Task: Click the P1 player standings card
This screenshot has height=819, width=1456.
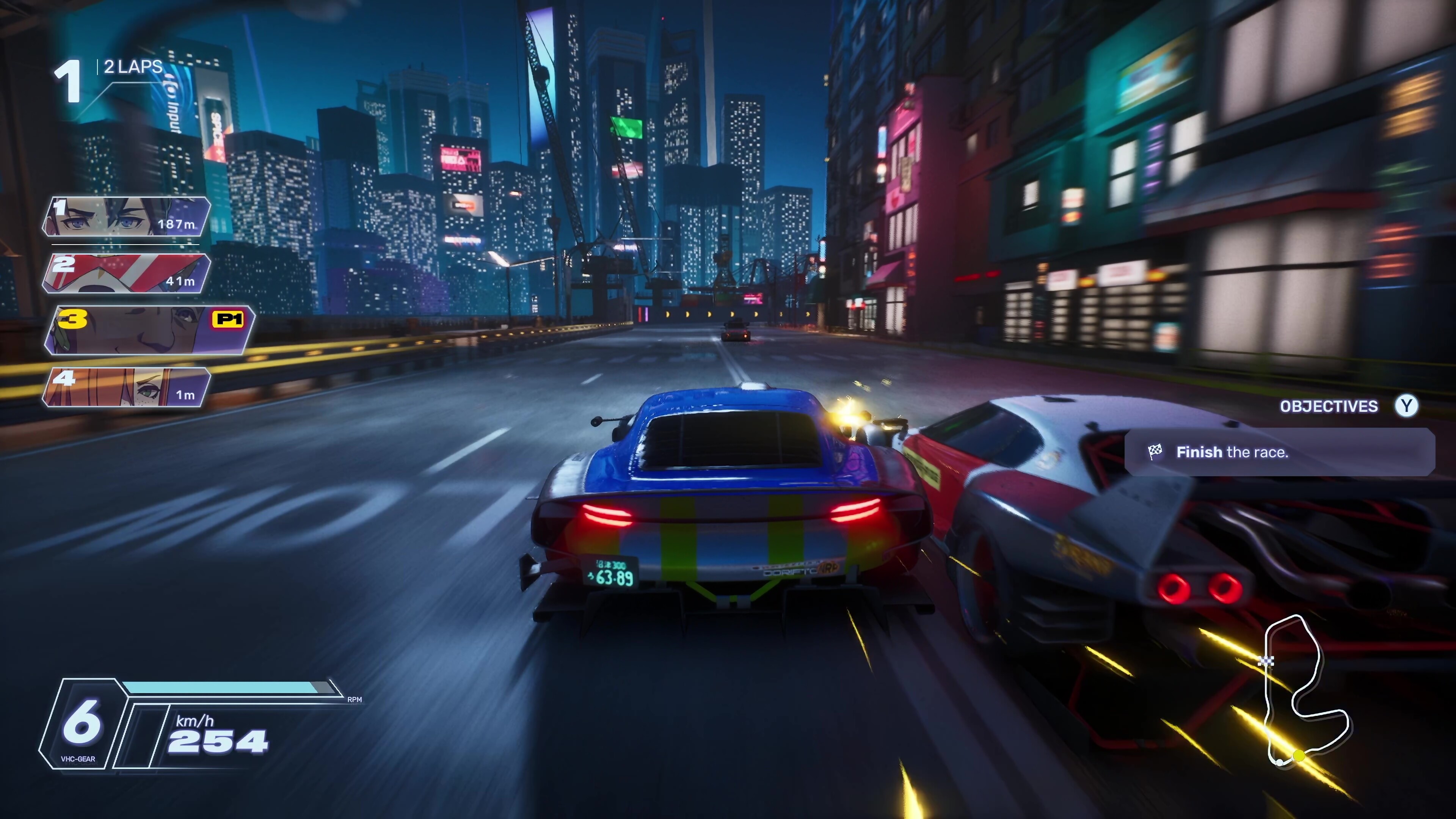Action: click(x=150, y=330)
